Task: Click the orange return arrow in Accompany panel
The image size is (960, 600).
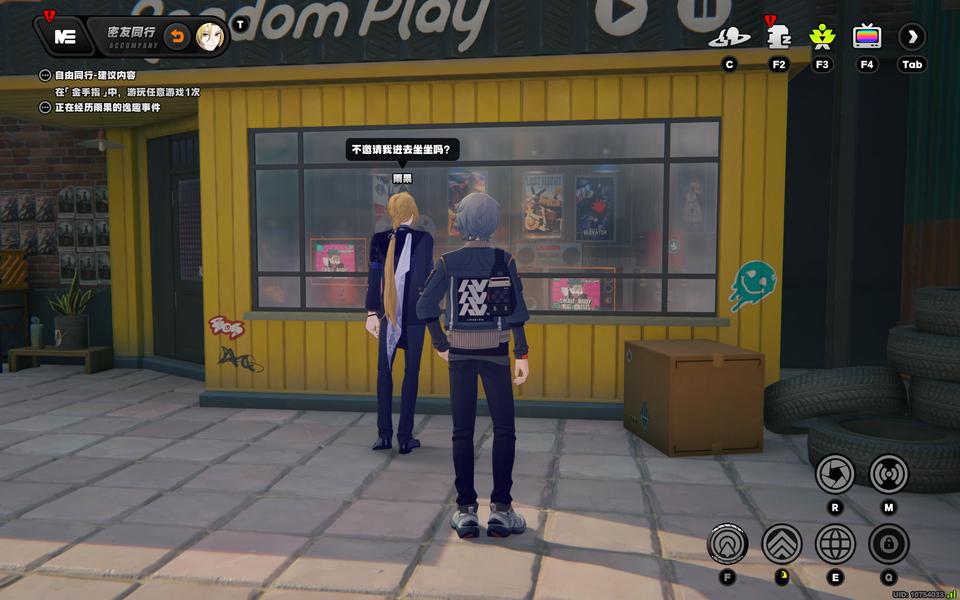Action: pos(177,37)
